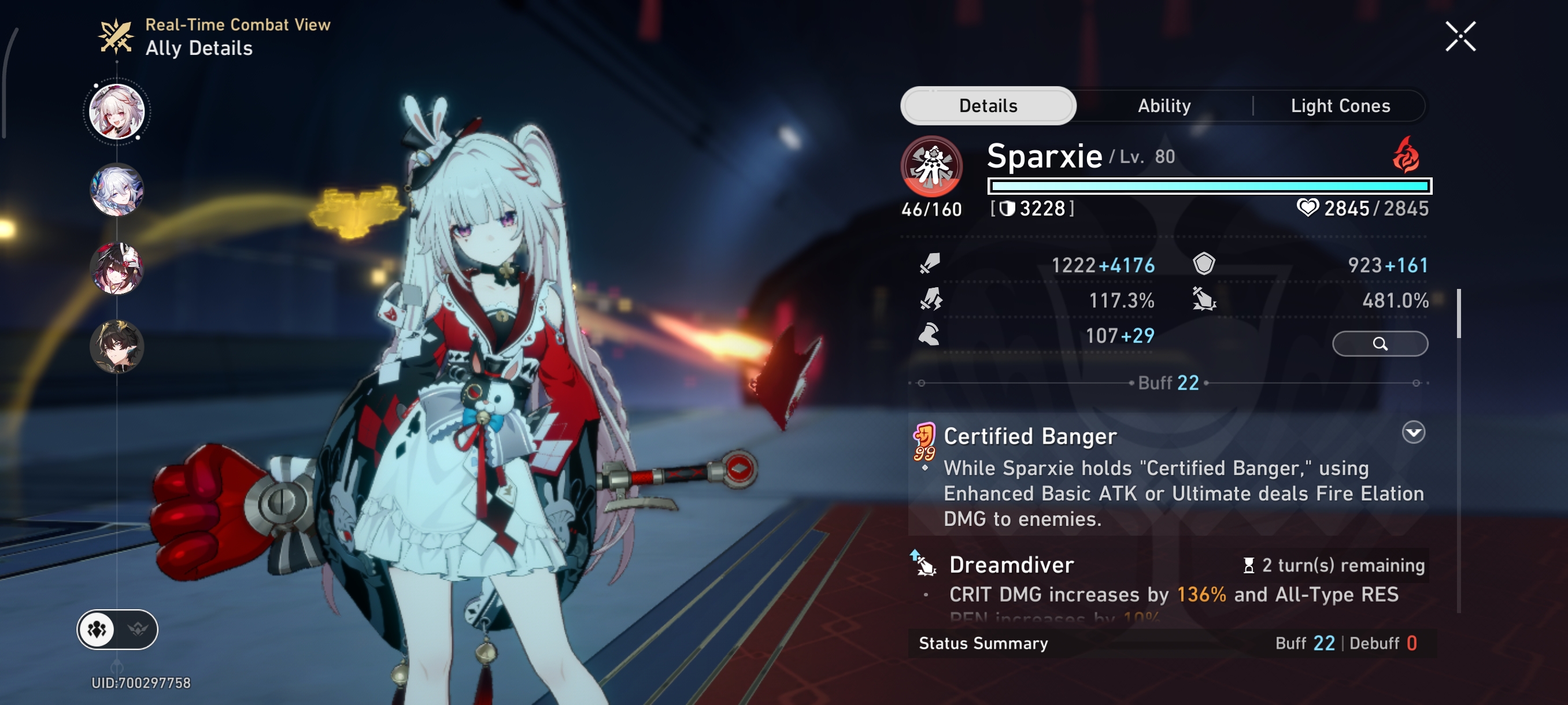Toggle the ally and enemy view switch
Screen dimensions: 1568x705
click(x=117, y=629)
